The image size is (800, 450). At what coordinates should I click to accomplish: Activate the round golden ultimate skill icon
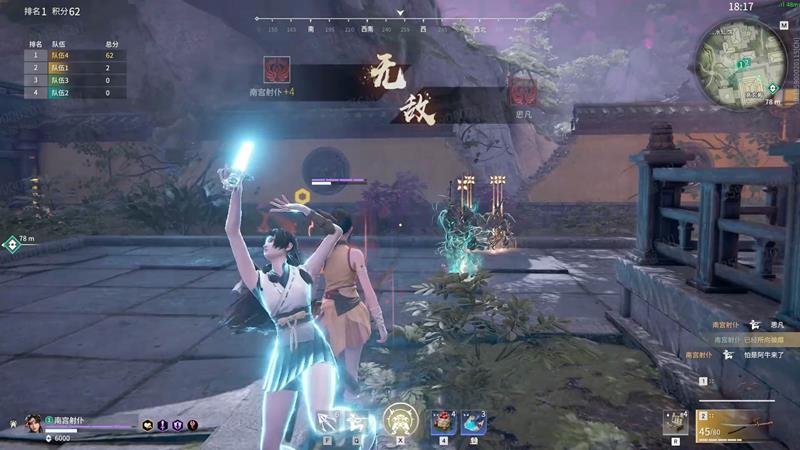(x=400, y=420)
